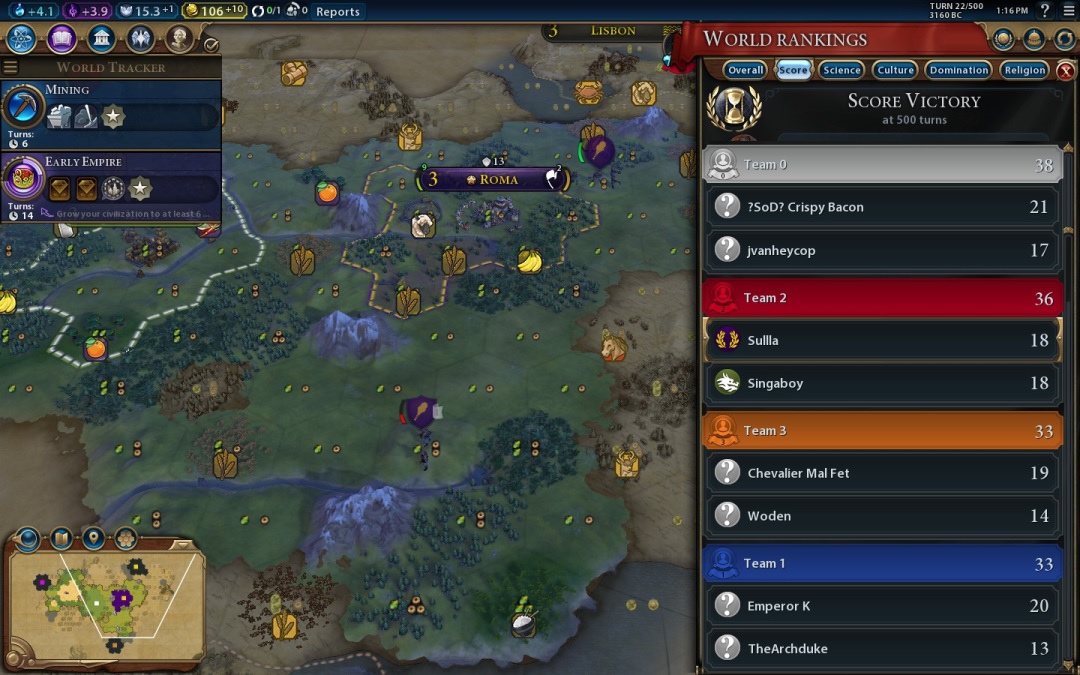Switch to the Science victory tab
This screenshot has width=1080, height=675.
(841, 70)
